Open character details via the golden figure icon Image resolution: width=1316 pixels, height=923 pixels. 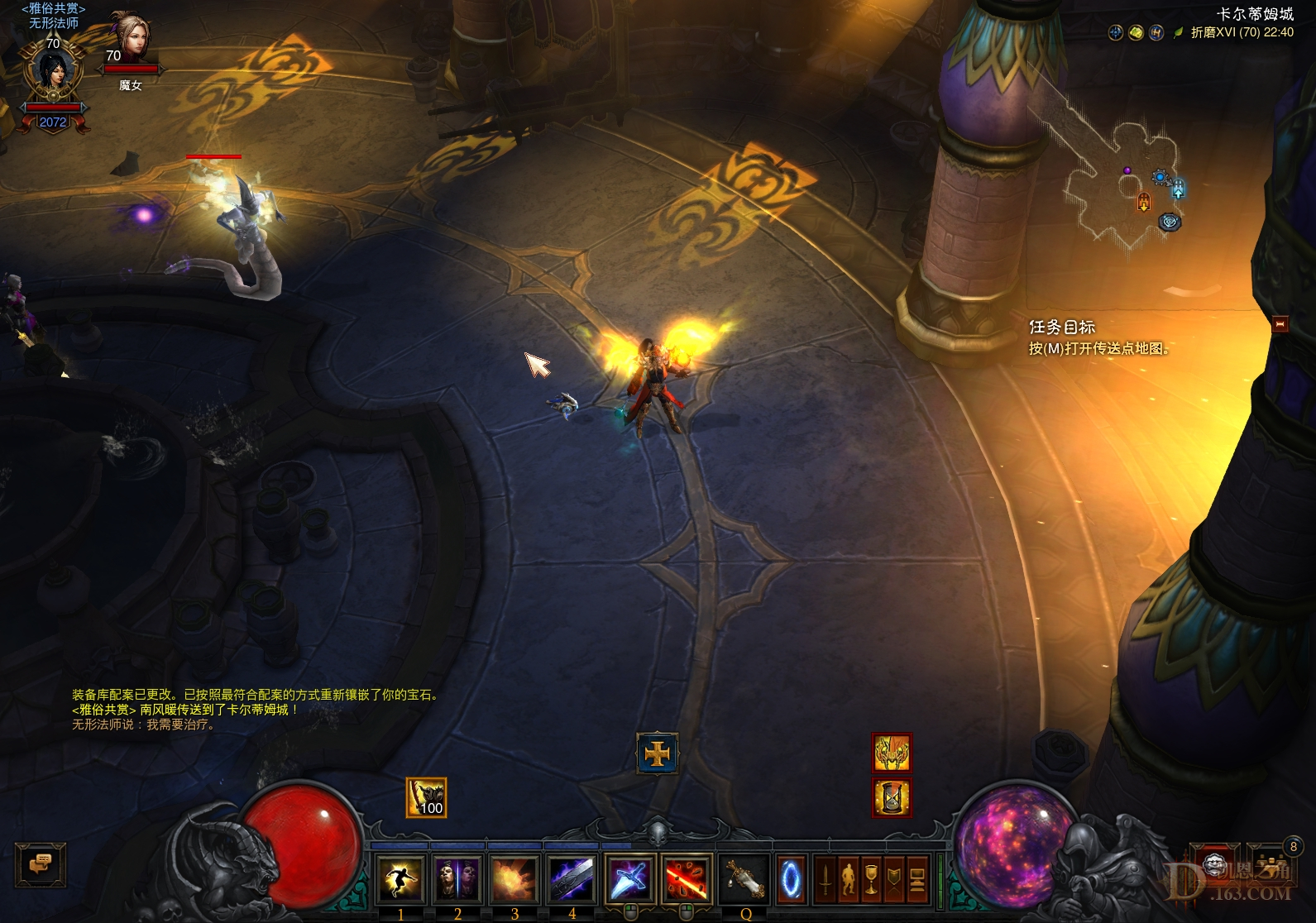pos(849,879)
